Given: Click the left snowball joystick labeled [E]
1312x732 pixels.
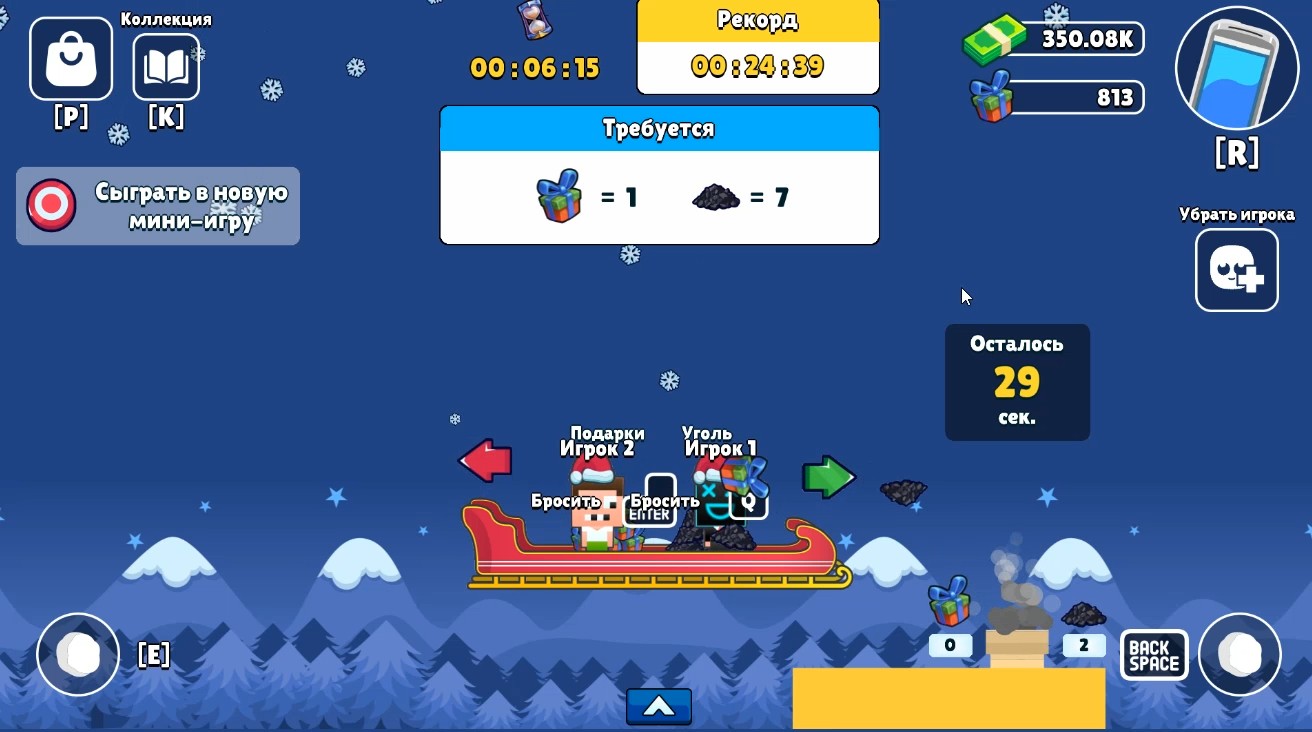Looking at the screenshot, I should point(78,655).
